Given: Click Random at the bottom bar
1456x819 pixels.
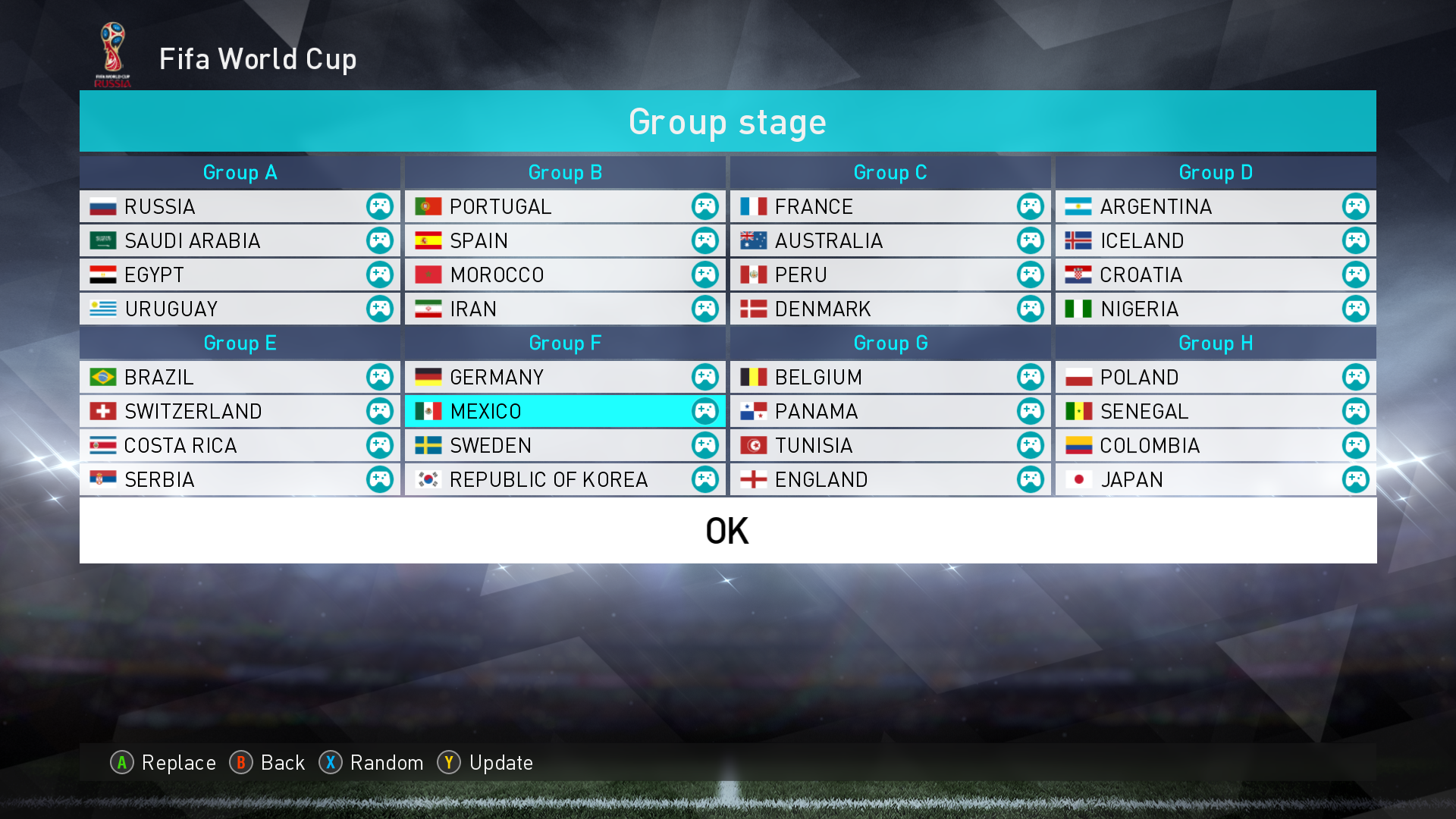Looking at the screenshot, I should [x=386, y=763].
